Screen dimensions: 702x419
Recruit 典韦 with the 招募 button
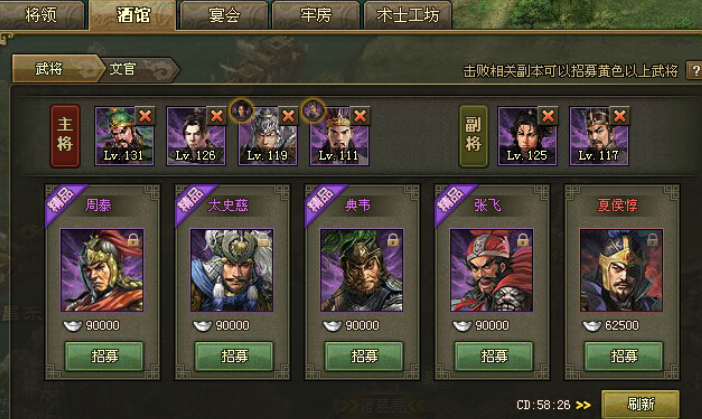pyautogui.click(x=364, y=356)
